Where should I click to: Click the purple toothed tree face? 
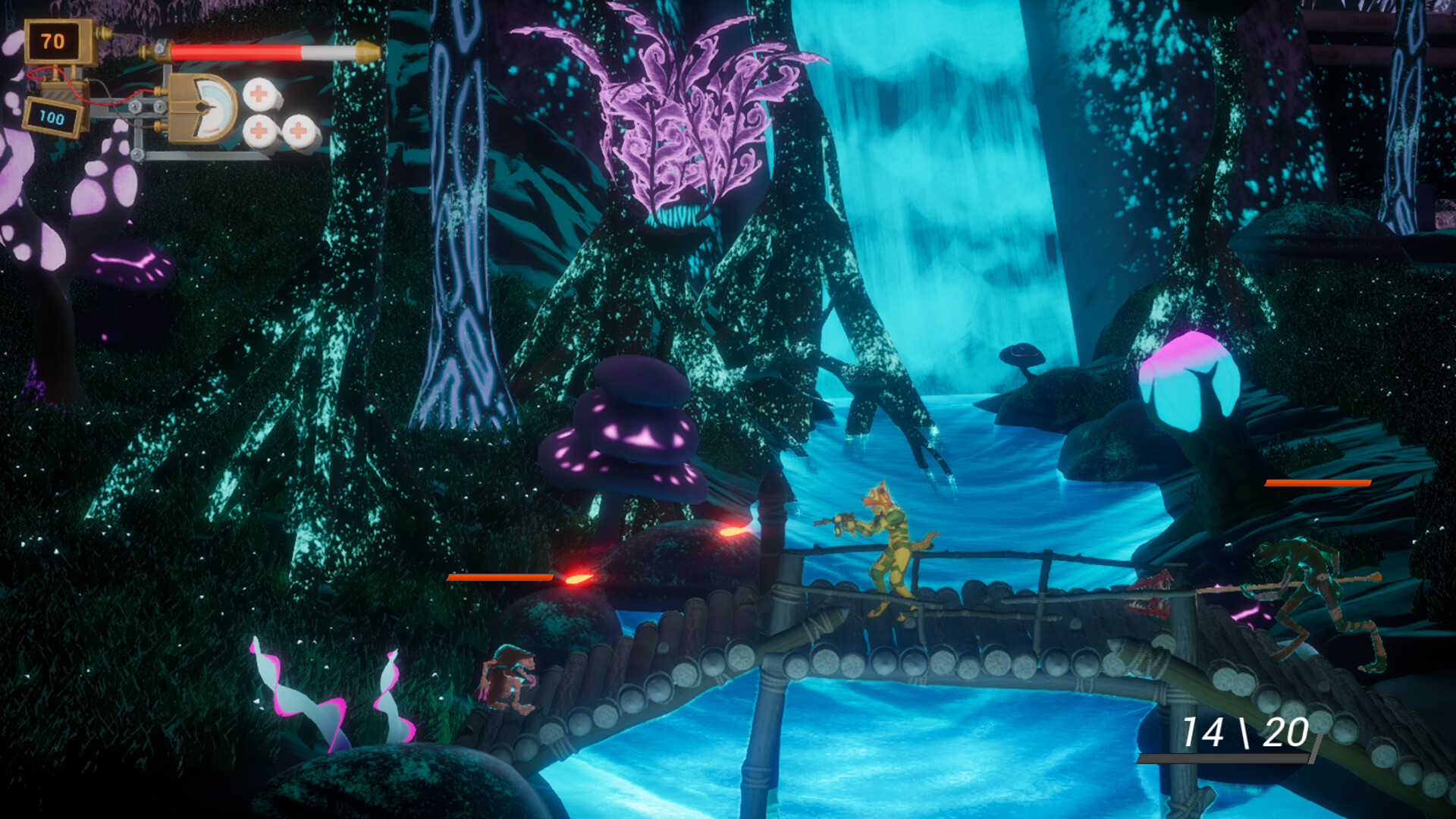(675, 190)
